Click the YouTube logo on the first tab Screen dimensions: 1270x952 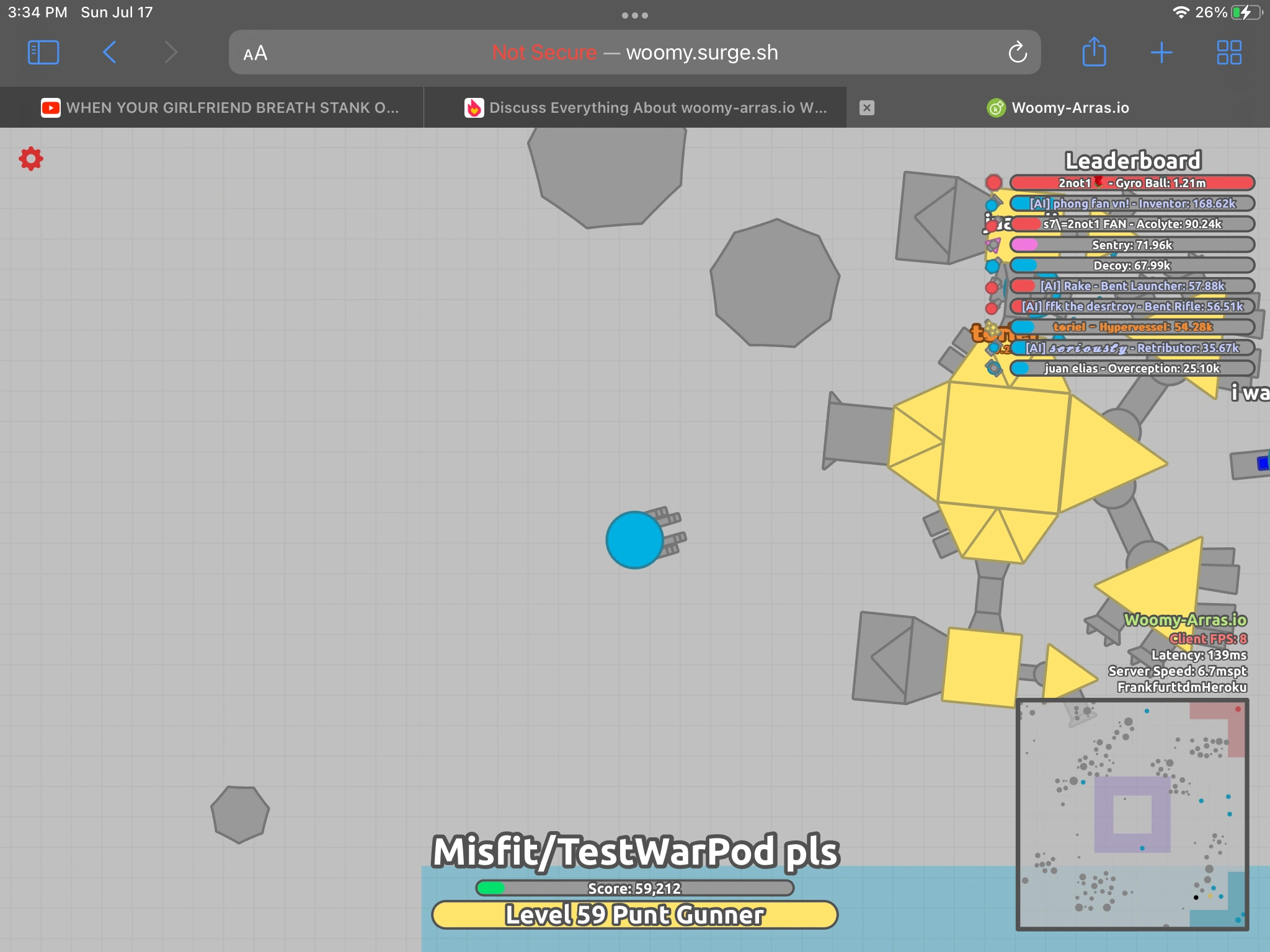tap(50, 107)
